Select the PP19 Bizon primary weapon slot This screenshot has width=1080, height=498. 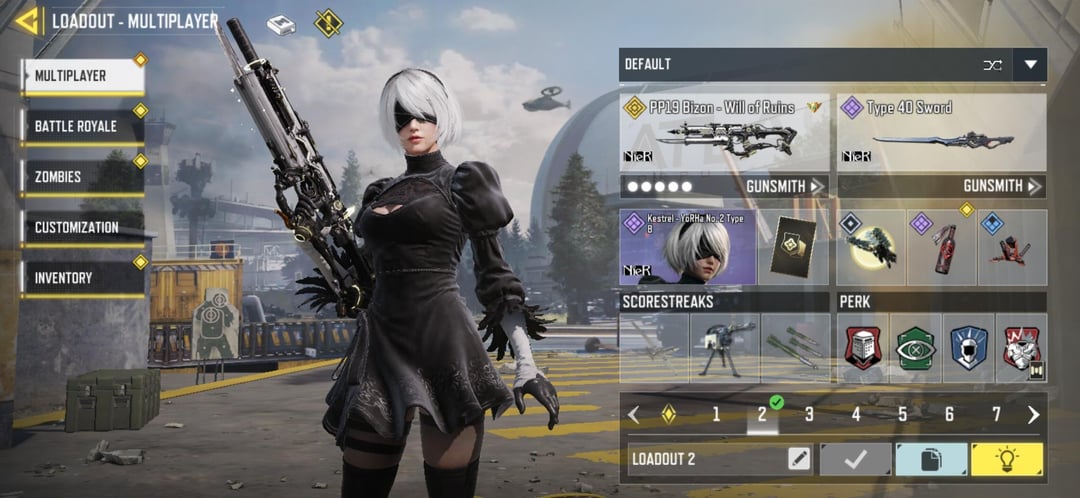click(x=724, y=132)
